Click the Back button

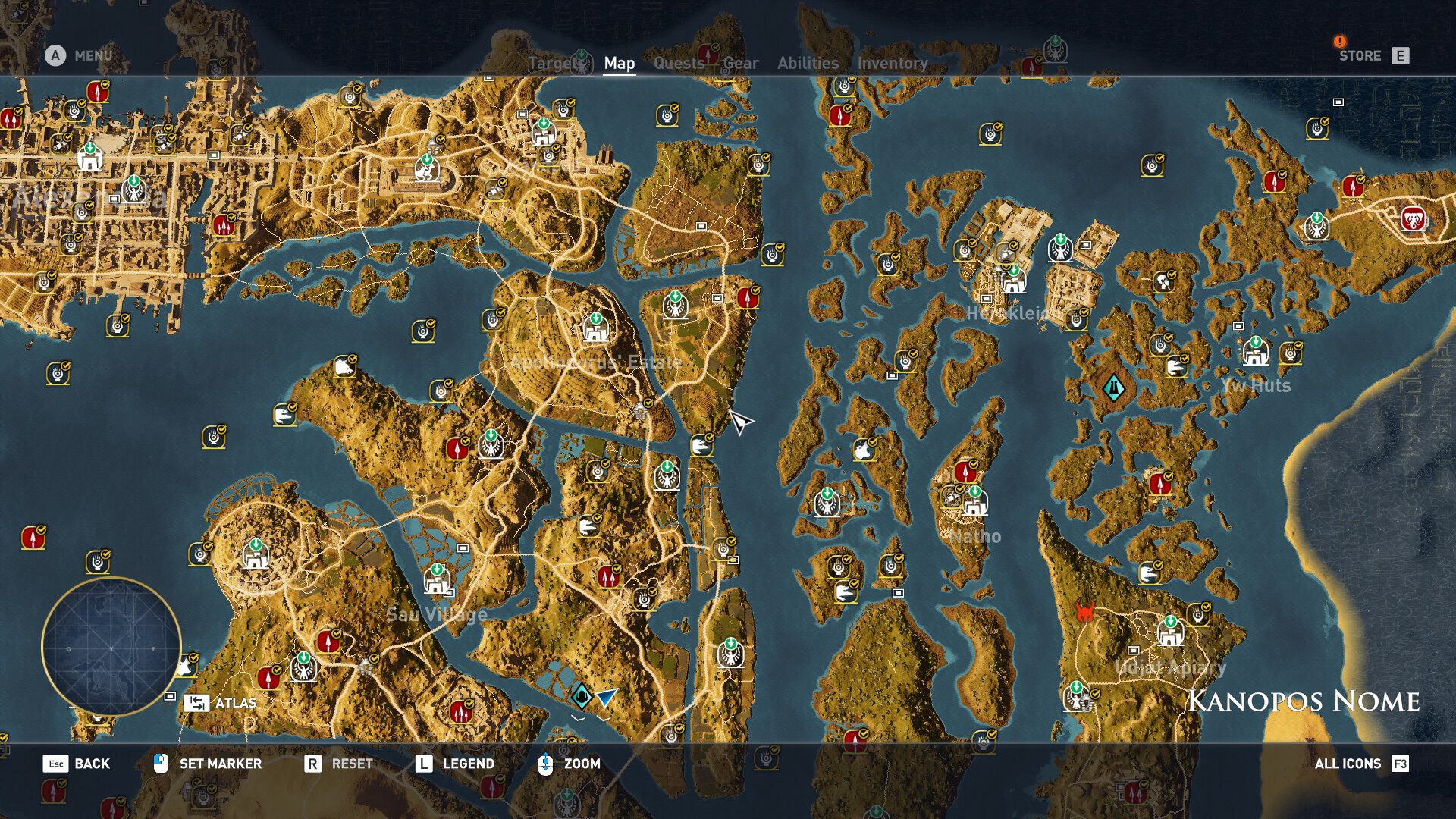click(x=77, y=764)
